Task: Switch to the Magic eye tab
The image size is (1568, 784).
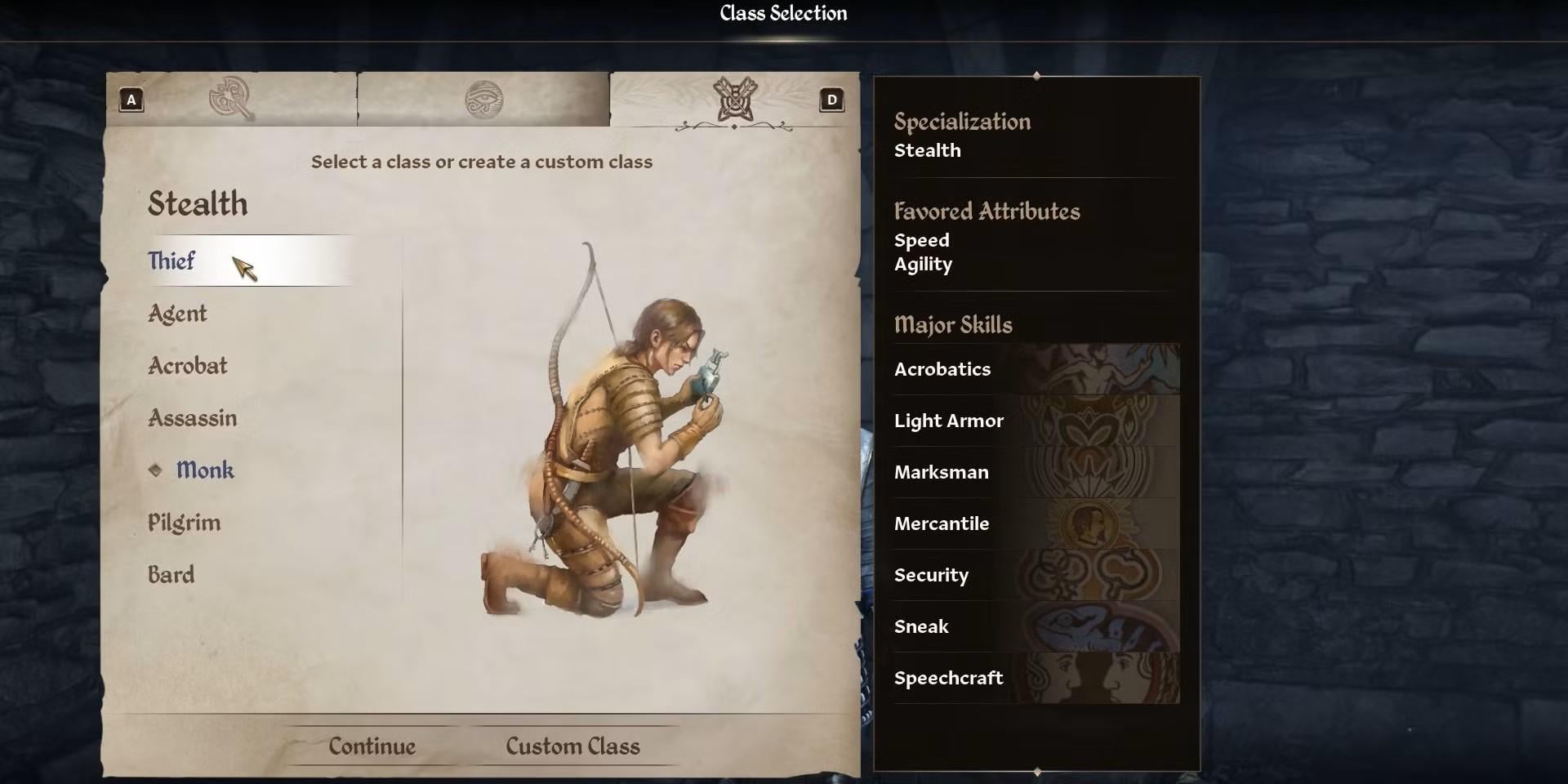Action: (x=483, y=100)
